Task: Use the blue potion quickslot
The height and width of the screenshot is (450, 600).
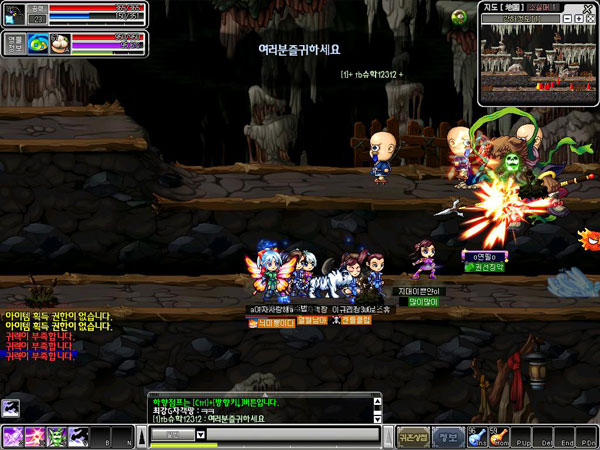Action: (474, 435)
